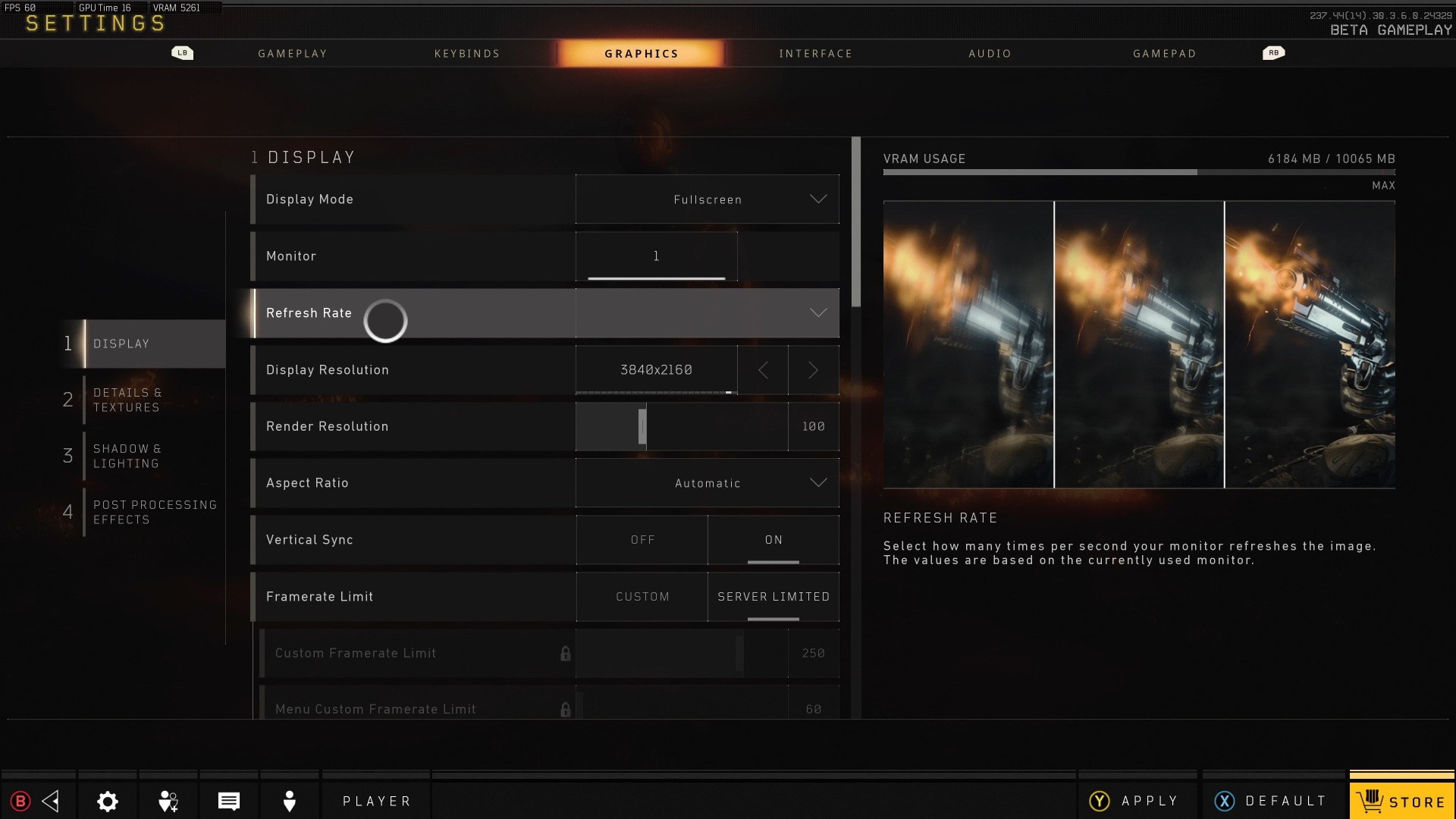This screenshot has width=1456, height=819.
Task: Turn Vertical Sync off
Action: point(642,540)
